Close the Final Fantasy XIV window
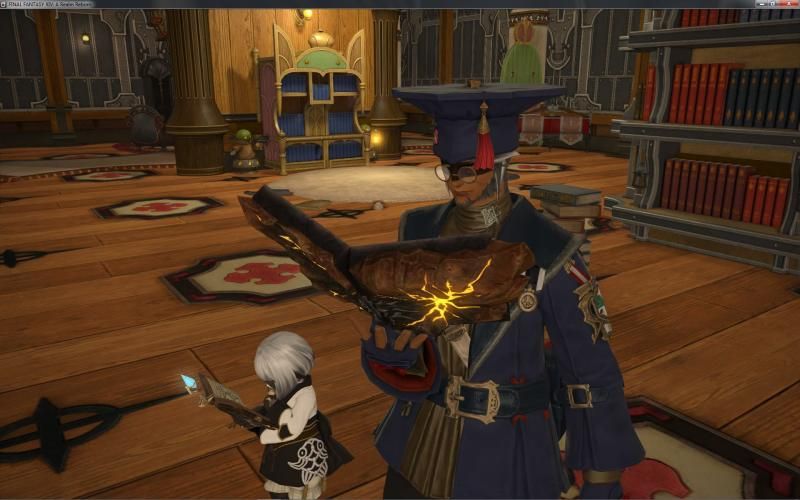 pos(789,4)
